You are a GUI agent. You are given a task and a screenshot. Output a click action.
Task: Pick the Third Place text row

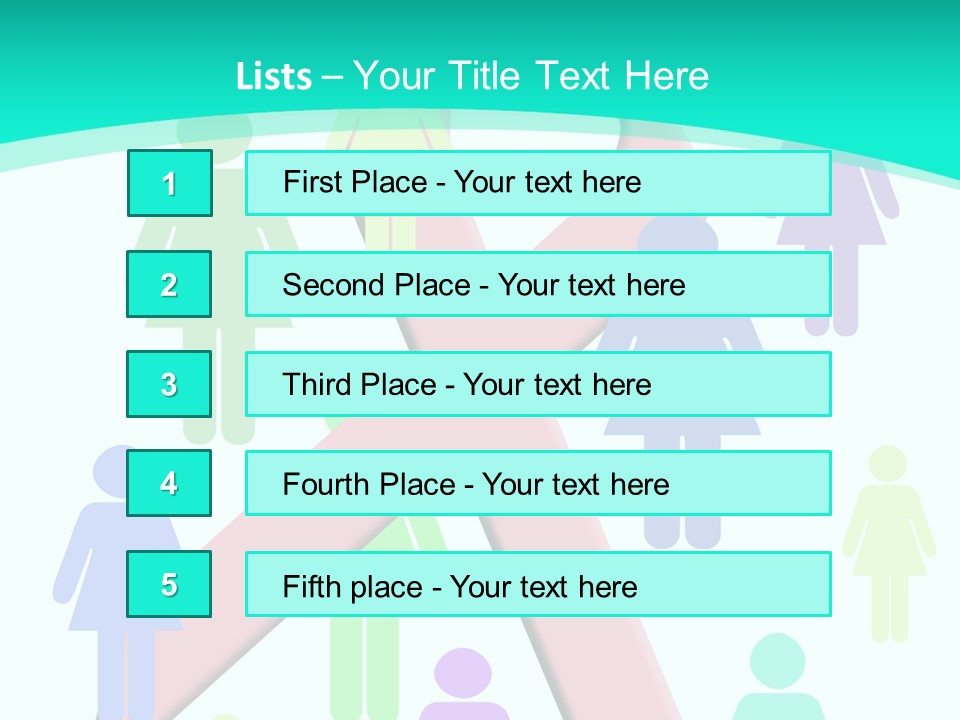click(538, 384)
